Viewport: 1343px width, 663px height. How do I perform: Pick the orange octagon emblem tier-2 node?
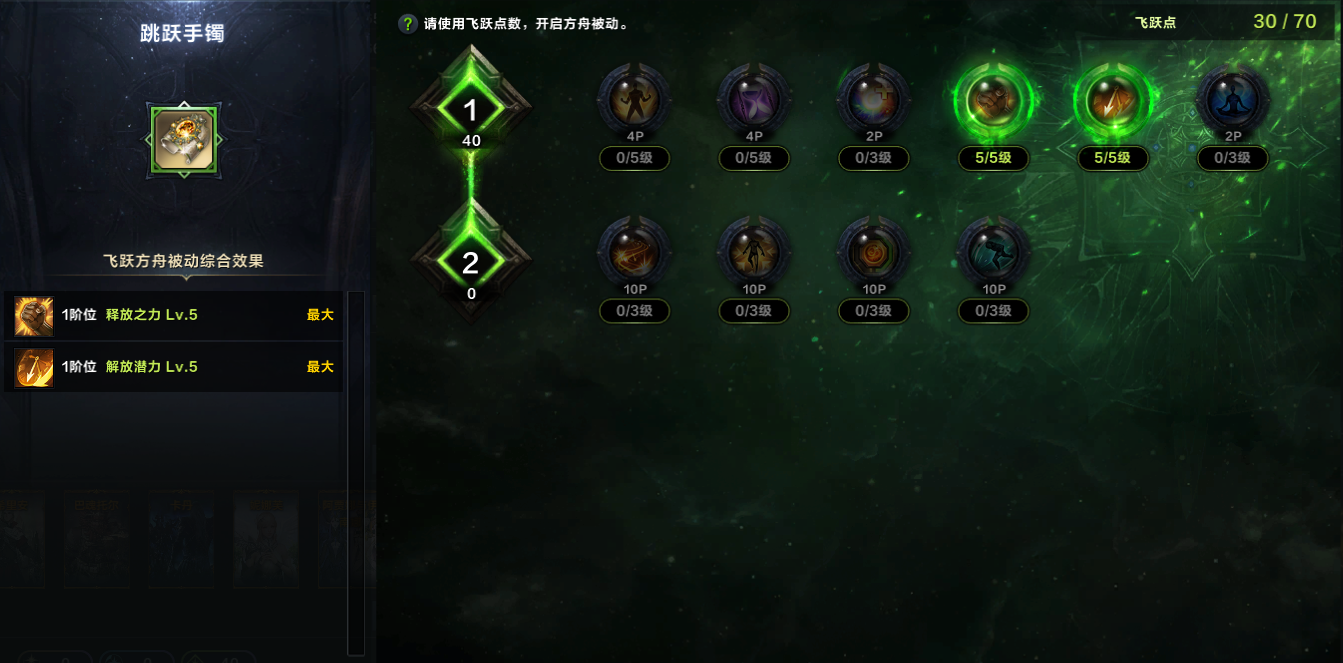[x=874, y=253]
